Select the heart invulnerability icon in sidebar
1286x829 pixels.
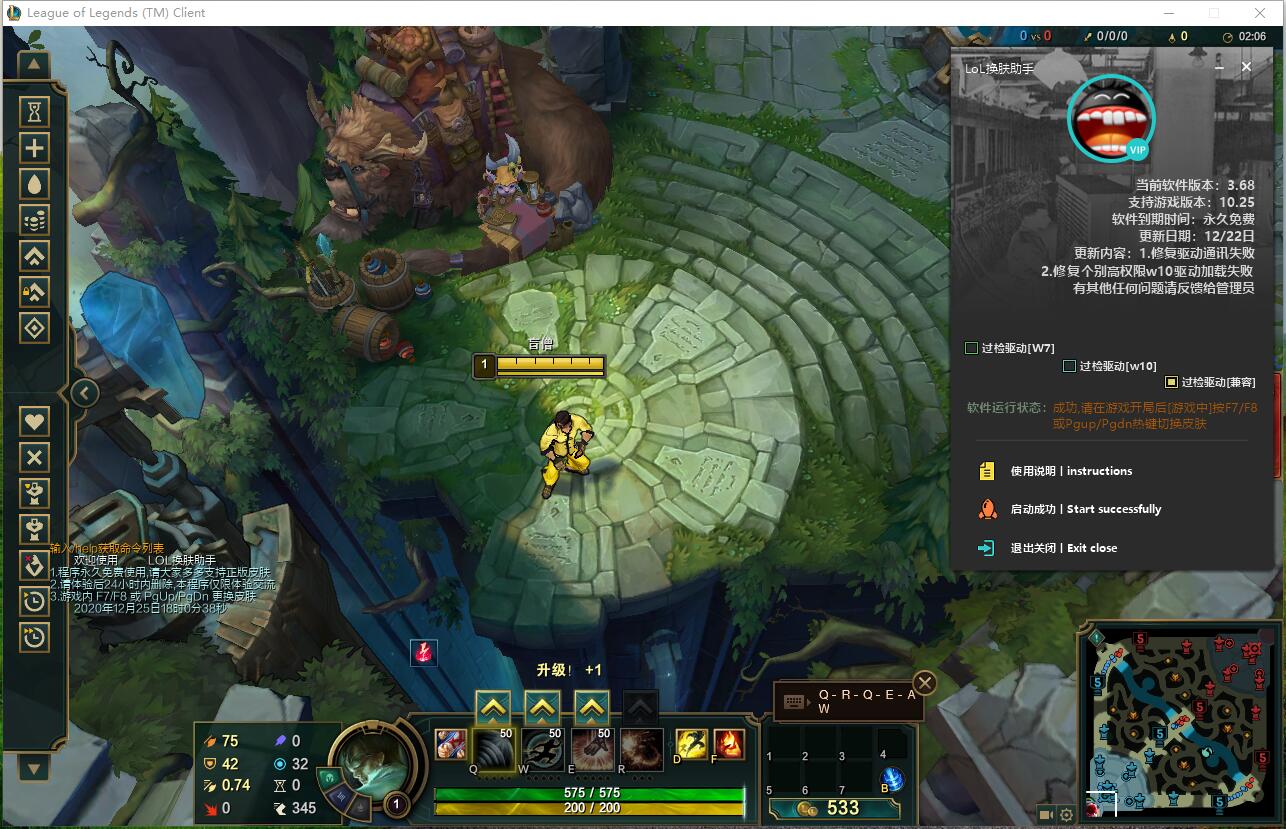[34, 421]
